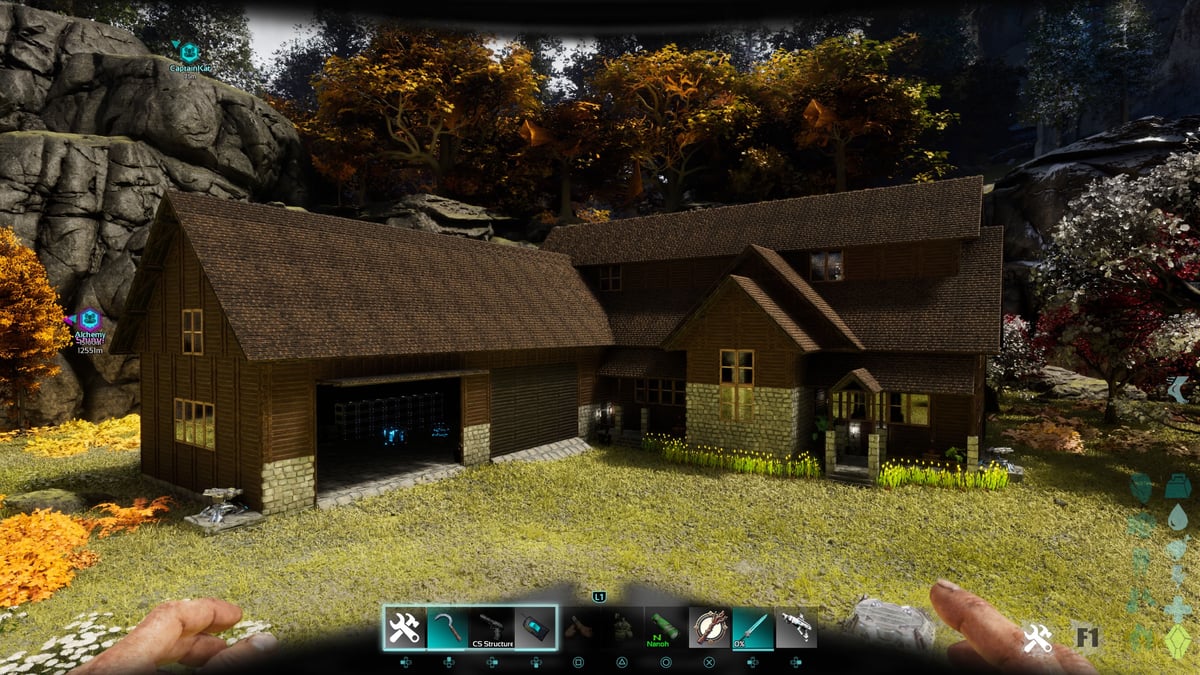Equip the sword in the hotbar

tap(752, 628)
